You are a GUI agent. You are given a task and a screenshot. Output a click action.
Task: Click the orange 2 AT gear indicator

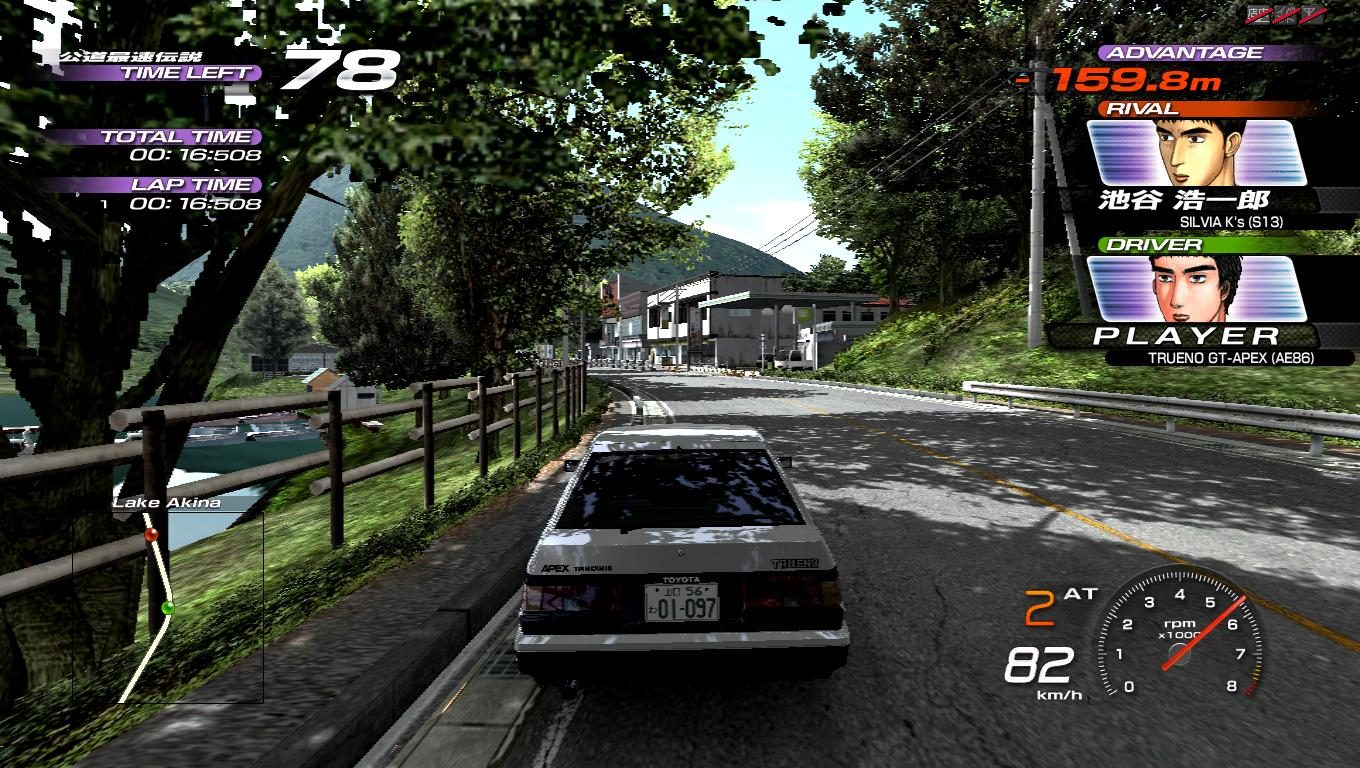pos(1059,603)
